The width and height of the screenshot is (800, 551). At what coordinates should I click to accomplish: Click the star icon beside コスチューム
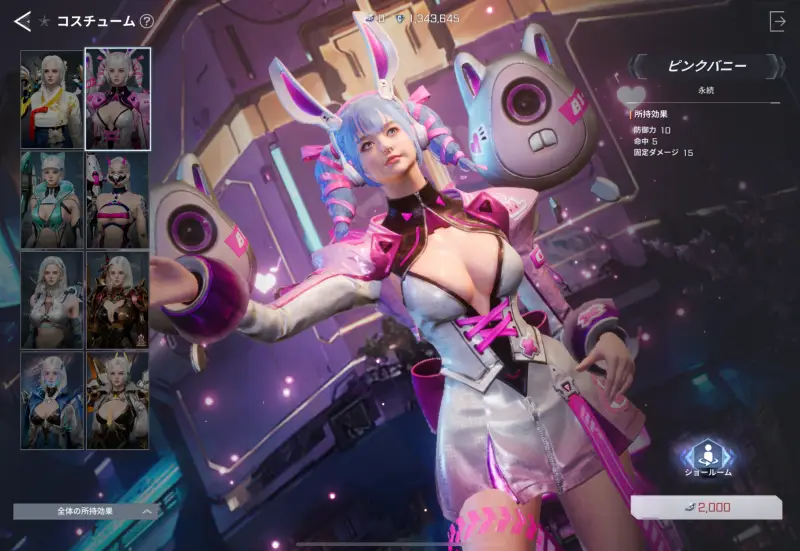click(x=45, y=21)
